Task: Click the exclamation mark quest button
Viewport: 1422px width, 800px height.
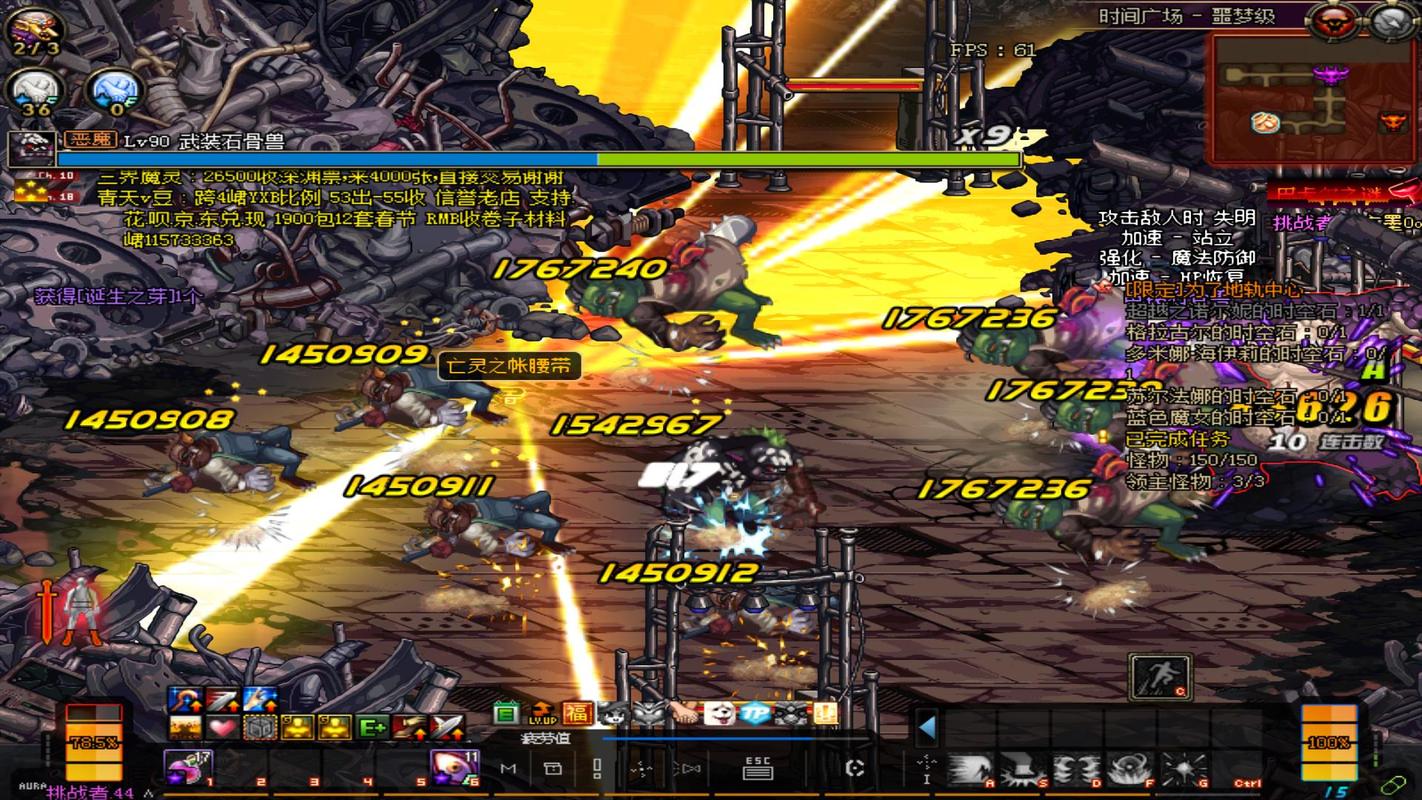Action: 596,768
